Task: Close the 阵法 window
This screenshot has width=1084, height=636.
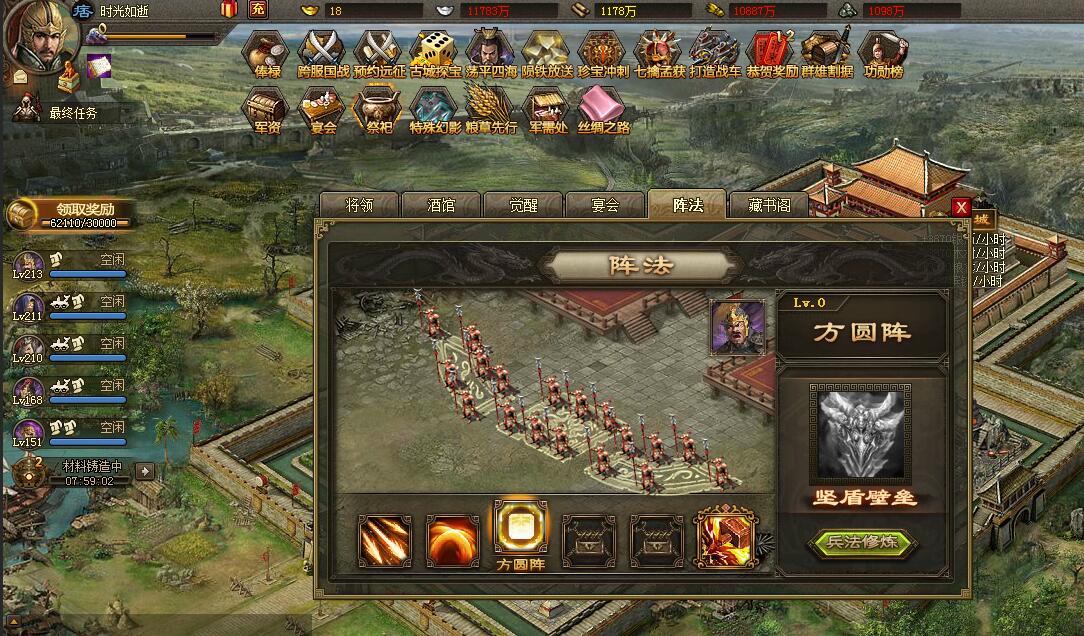Action: (961, 207)
